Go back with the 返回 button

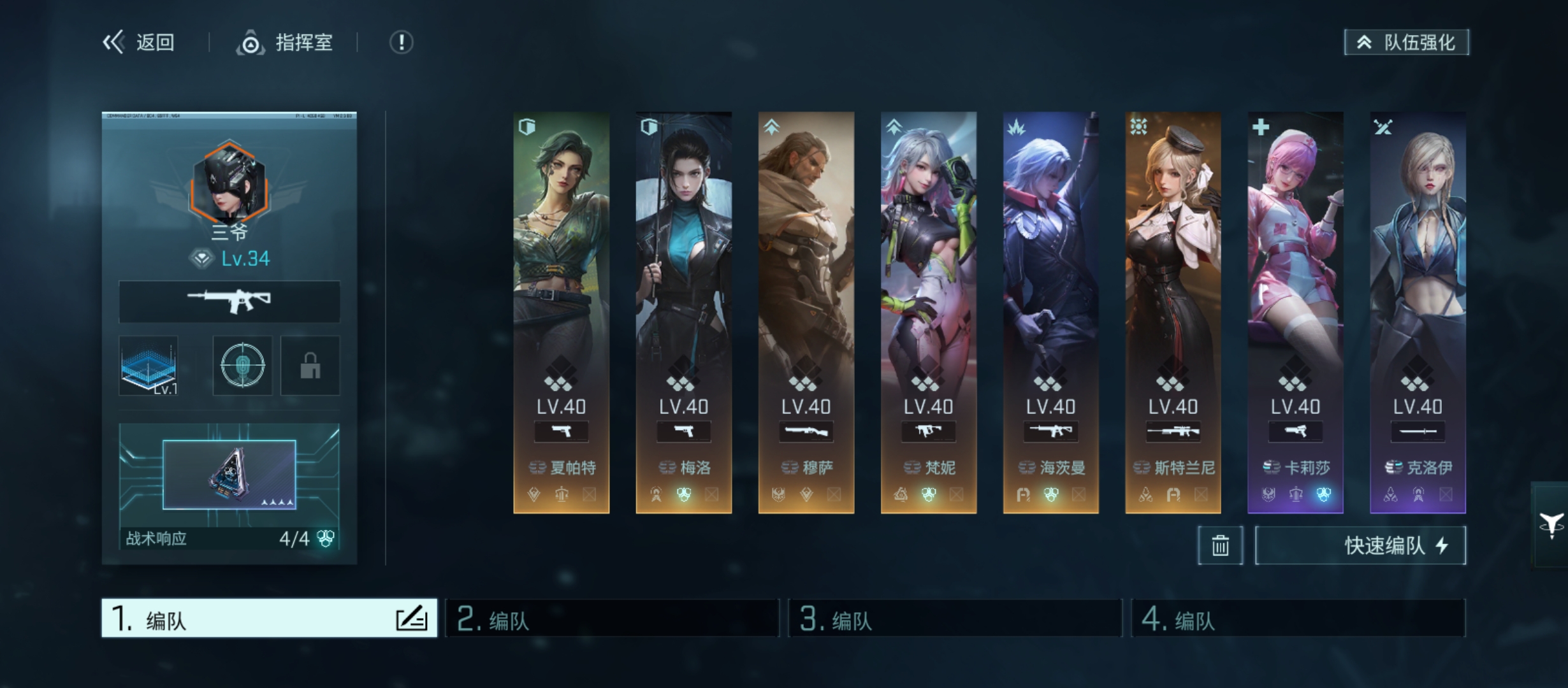139,43
